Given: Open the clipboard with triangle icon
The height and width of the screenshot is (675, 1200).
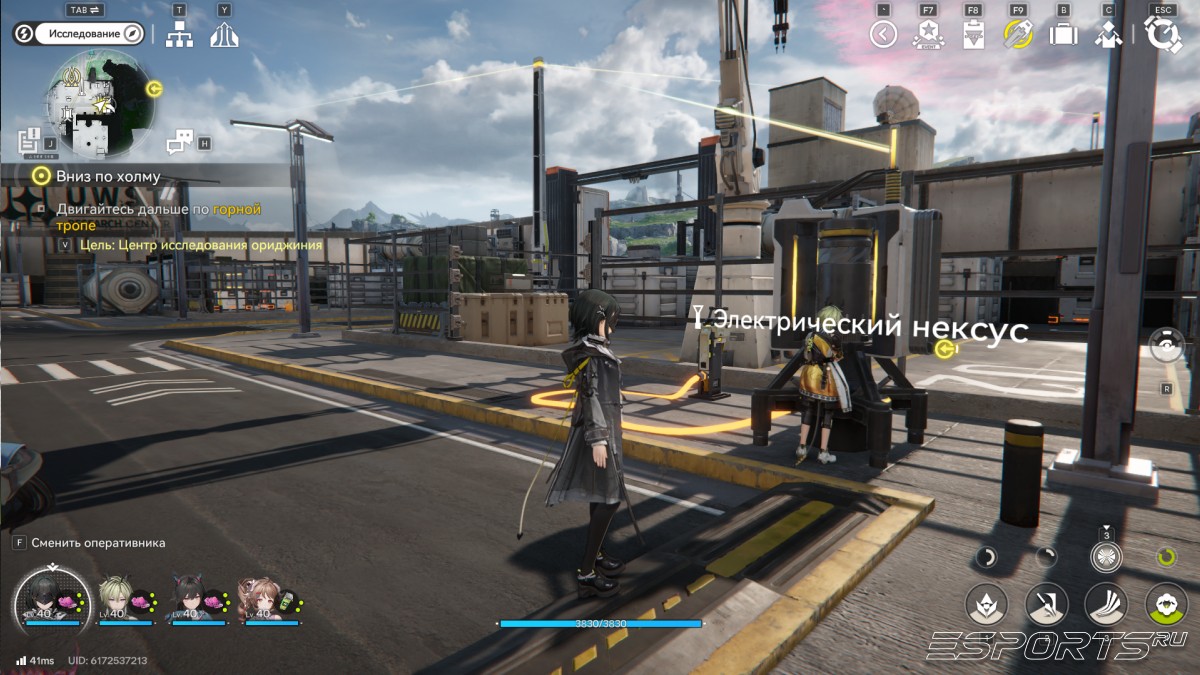Looking at the screenshot, I should [973, 35].
